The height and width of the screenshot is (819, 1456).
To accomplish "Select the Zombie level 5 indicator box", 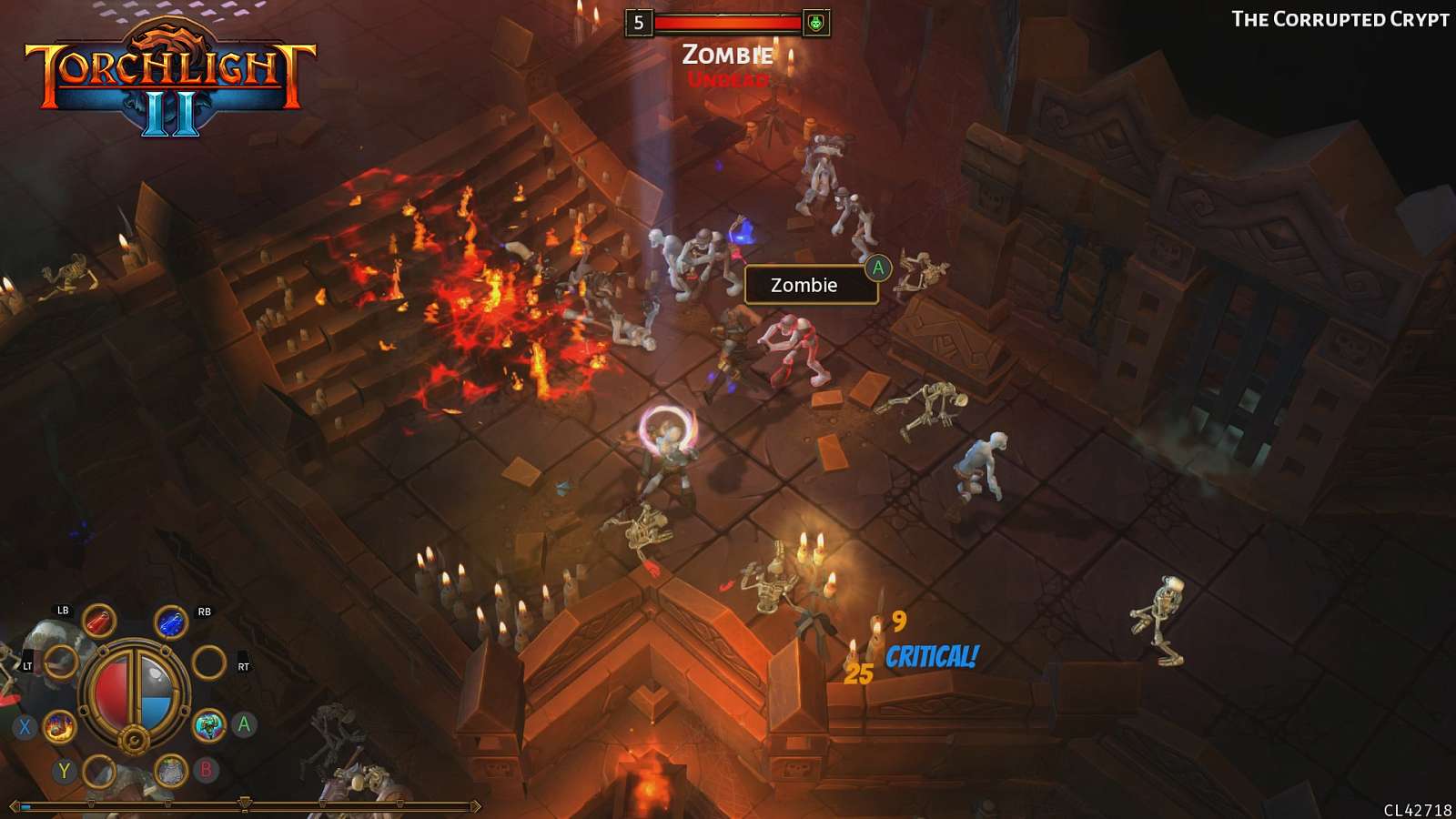I will pos(639,21).
